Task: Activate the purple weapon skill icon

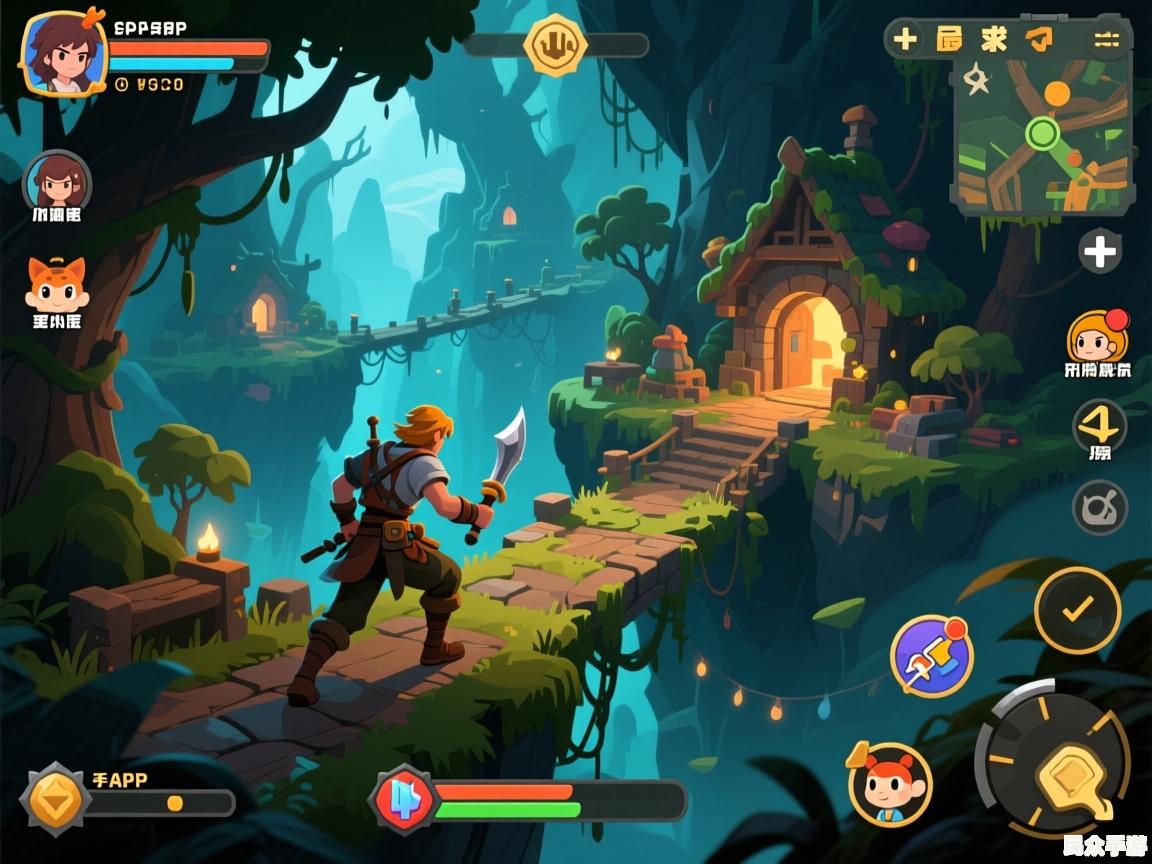Action: pyautogui.click(x=931, y=656)
